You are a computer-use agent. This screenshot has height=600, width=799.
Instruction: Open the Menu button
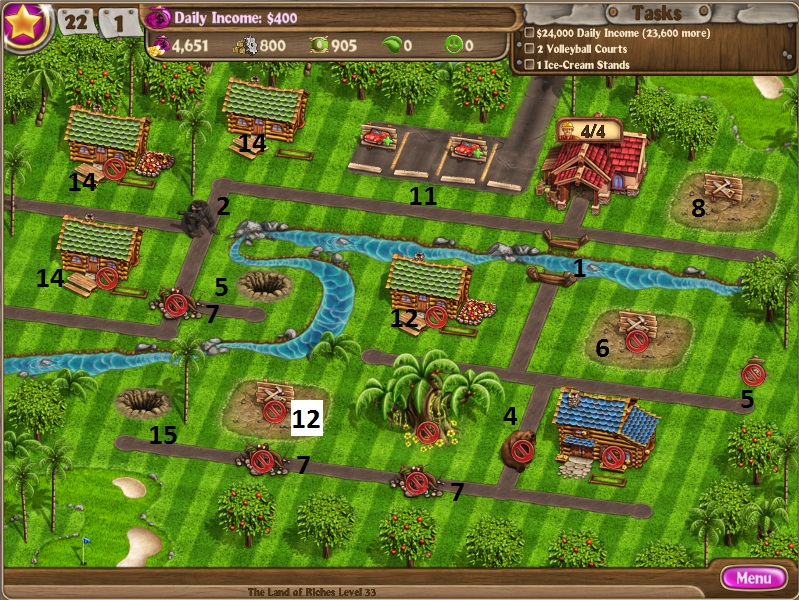(753, 577)
